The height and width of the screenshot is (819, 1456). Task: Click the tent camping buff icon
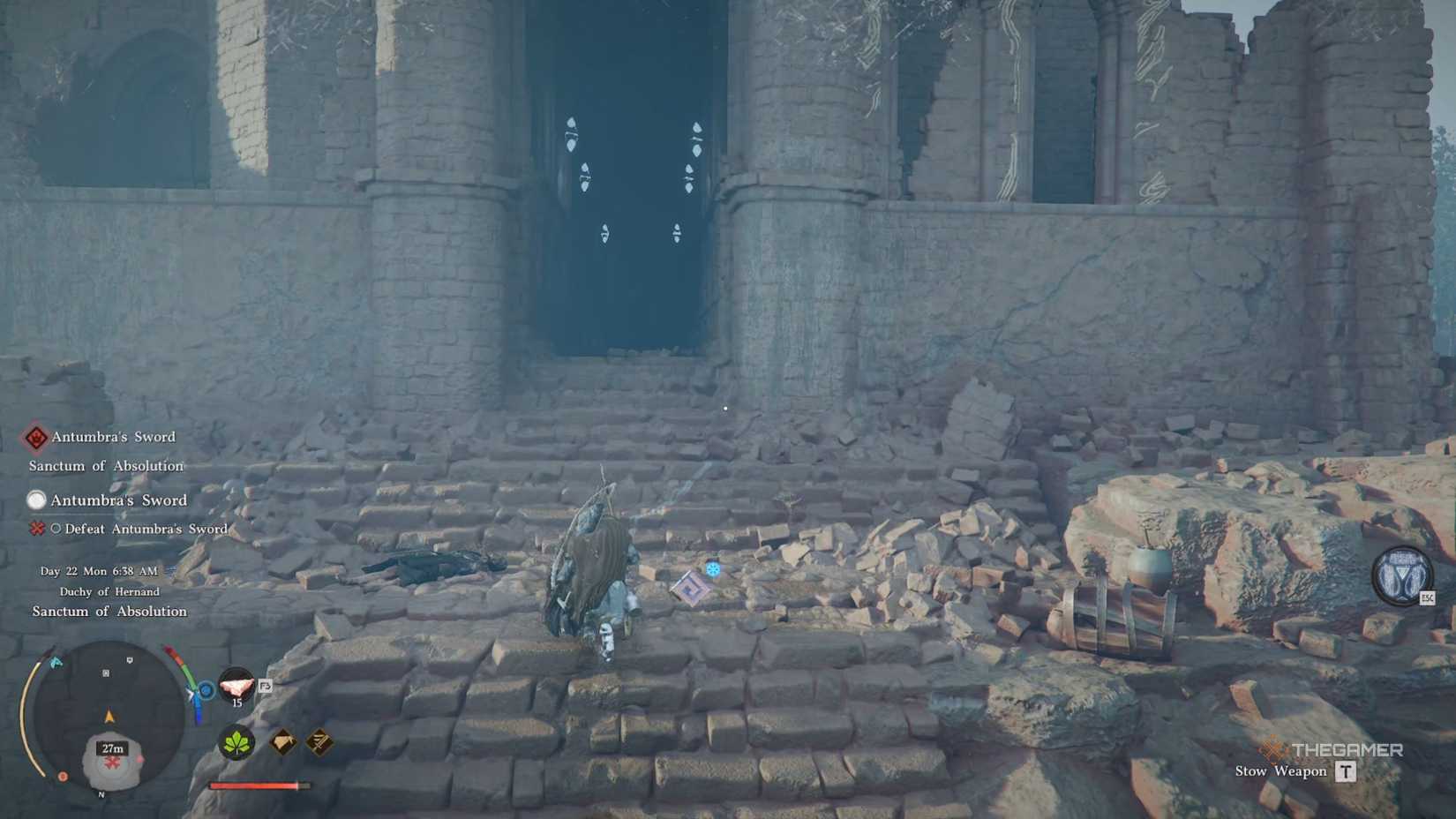pyautogui.click(x=282, y=744)
